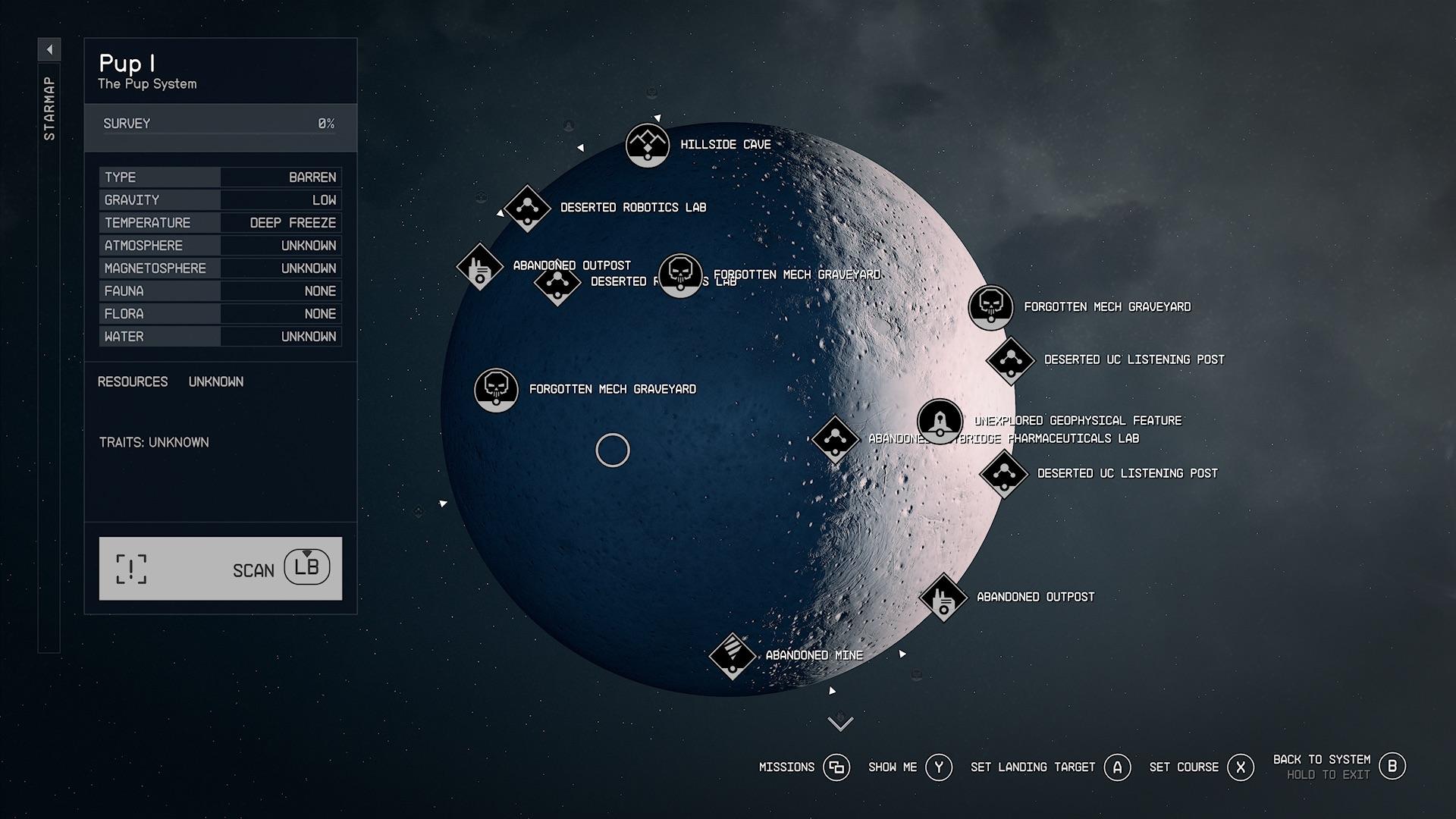Viewport: 1456px width, 819px height.
Task: Activate Set Course
Action: (x=1241, y=767)
